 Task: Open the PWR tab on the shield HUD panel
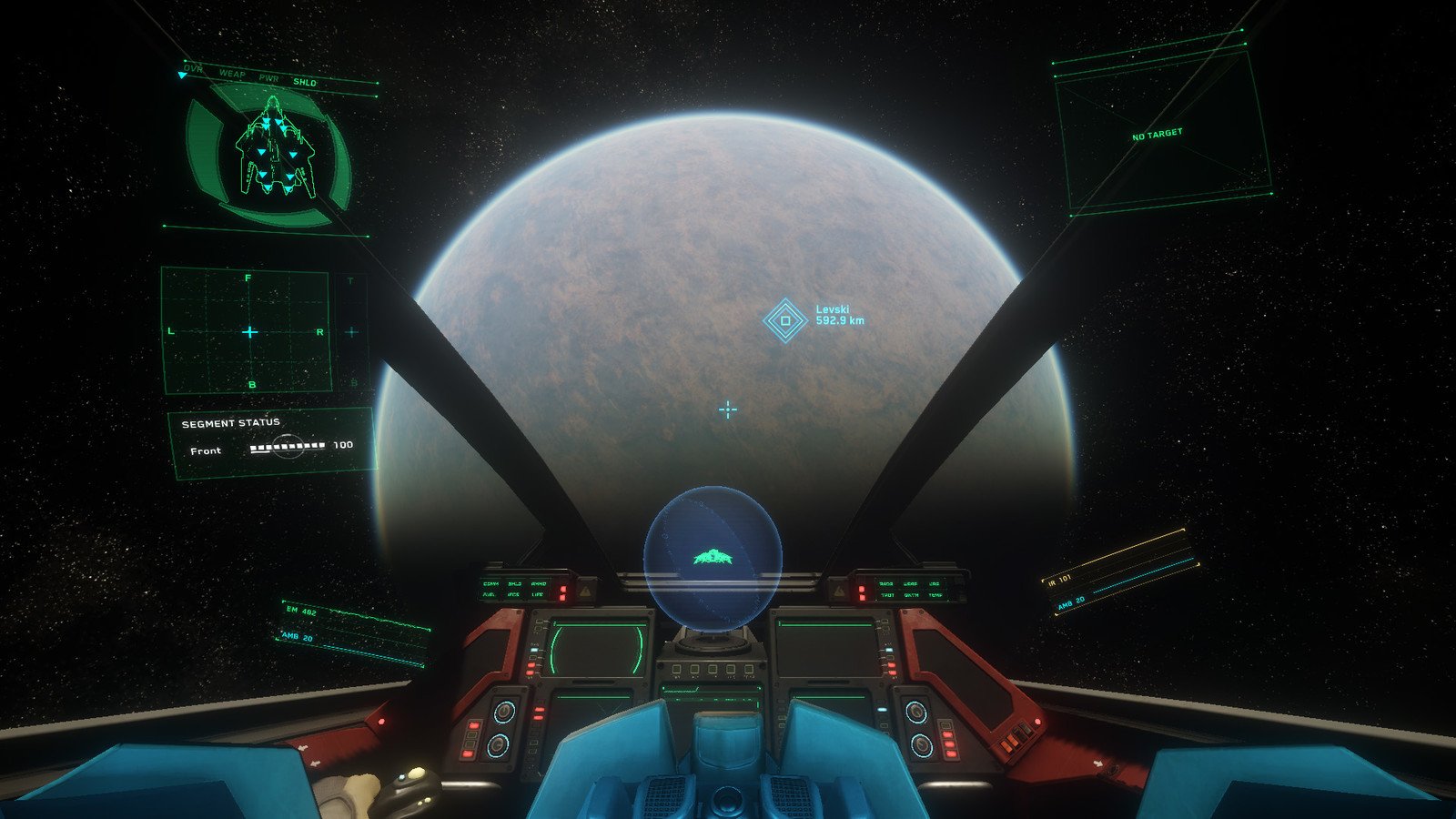point(269,77)
